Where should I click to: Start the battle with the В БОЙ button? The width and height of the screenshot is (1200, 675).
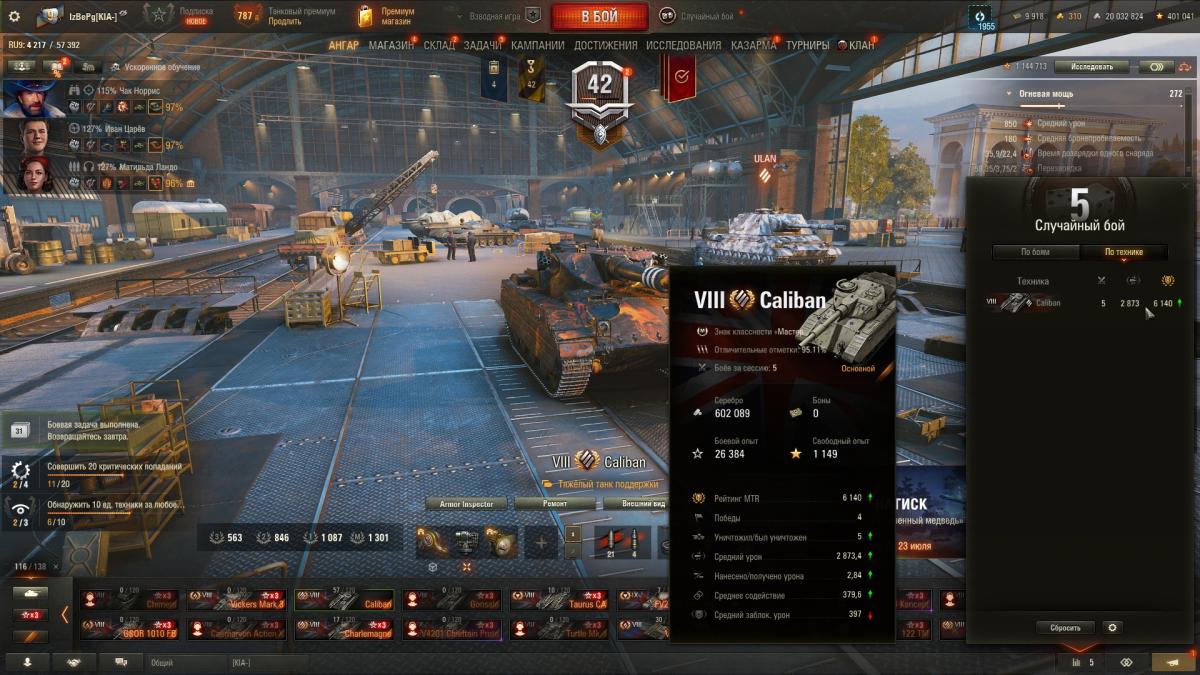click(x=599, y=16)
